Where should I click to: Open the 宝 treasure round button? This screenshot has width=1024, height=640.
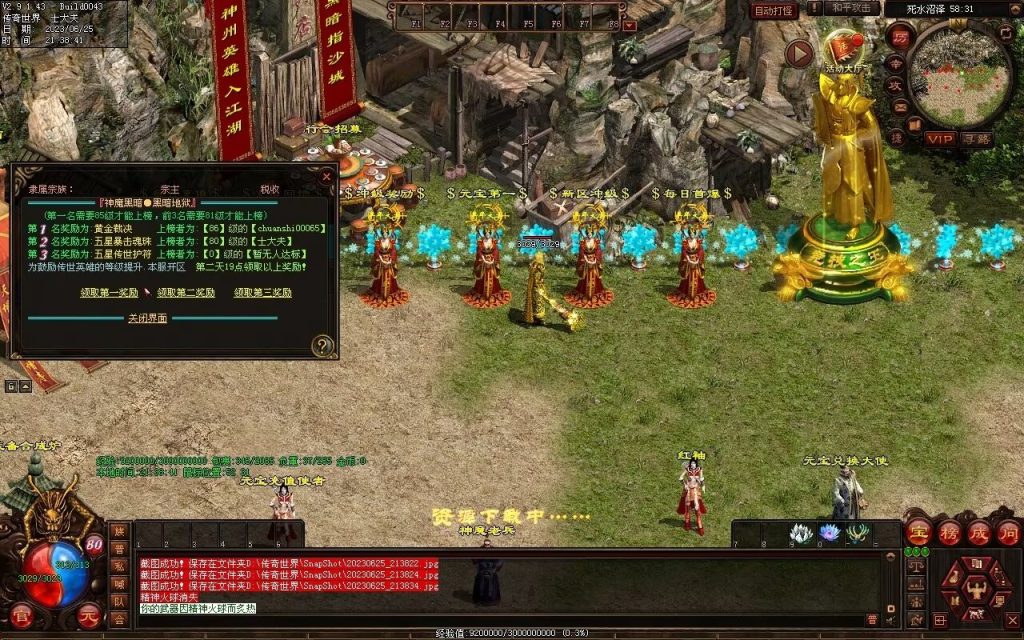coord(918,532)
